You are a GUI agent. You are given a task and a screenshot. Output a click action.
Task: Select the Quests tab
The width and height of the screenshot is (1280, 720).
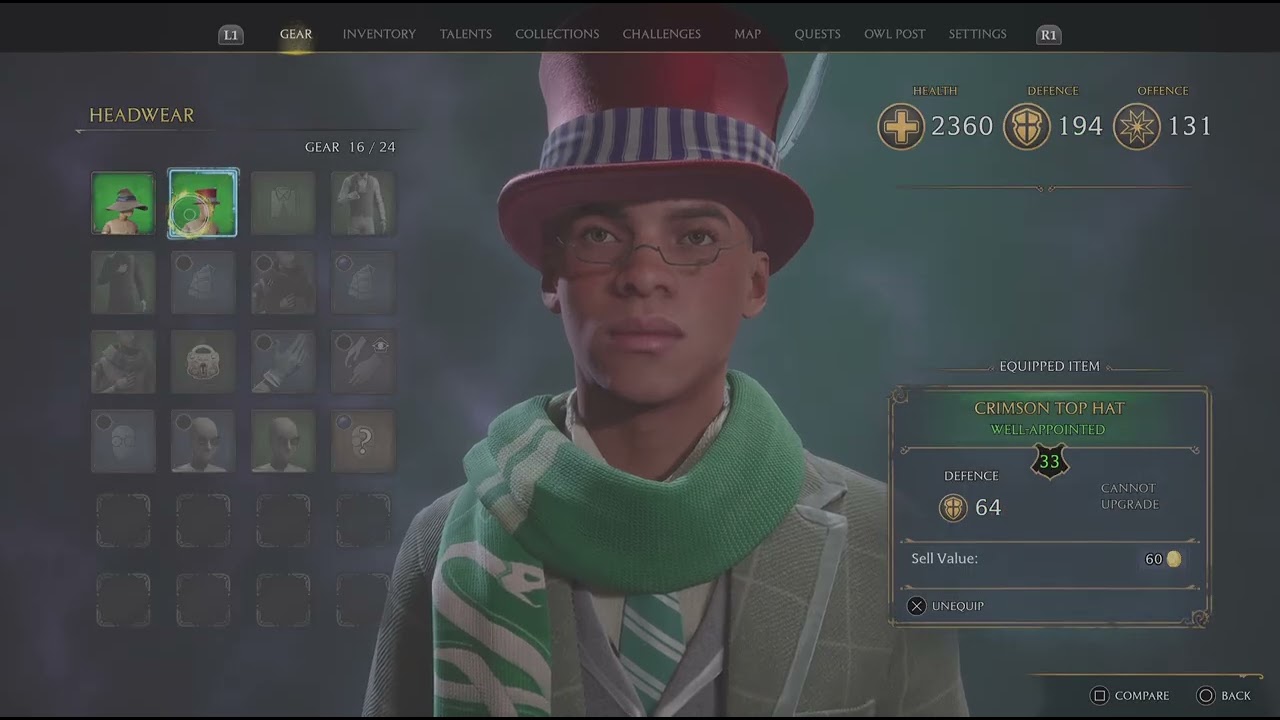817,34
